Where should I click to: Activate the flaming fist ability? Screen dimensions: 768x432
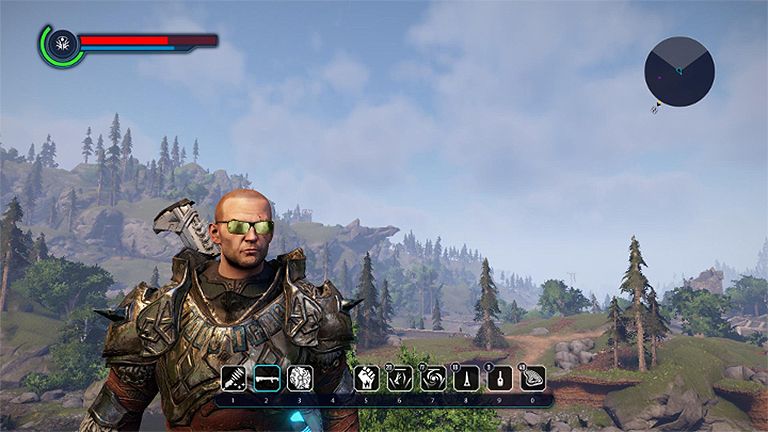coord(367,378)
